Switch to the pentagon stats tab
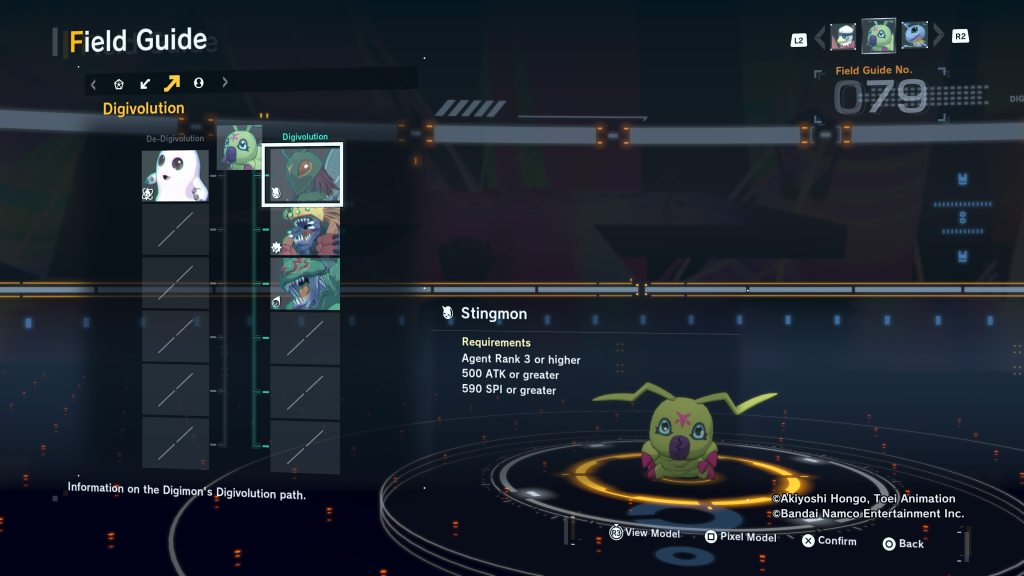 [119, 84]
